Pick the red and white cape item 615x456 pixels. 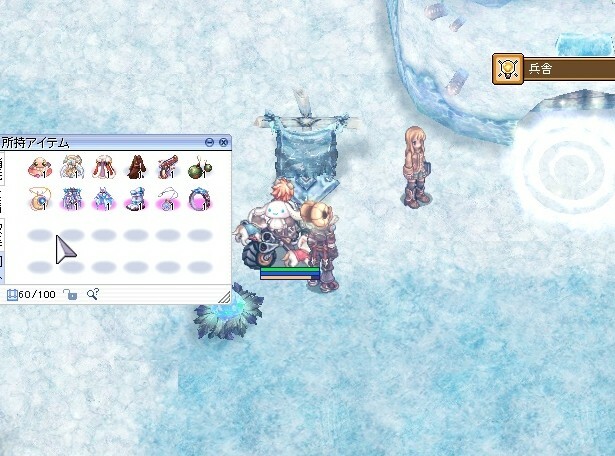(x=104, y=167)
